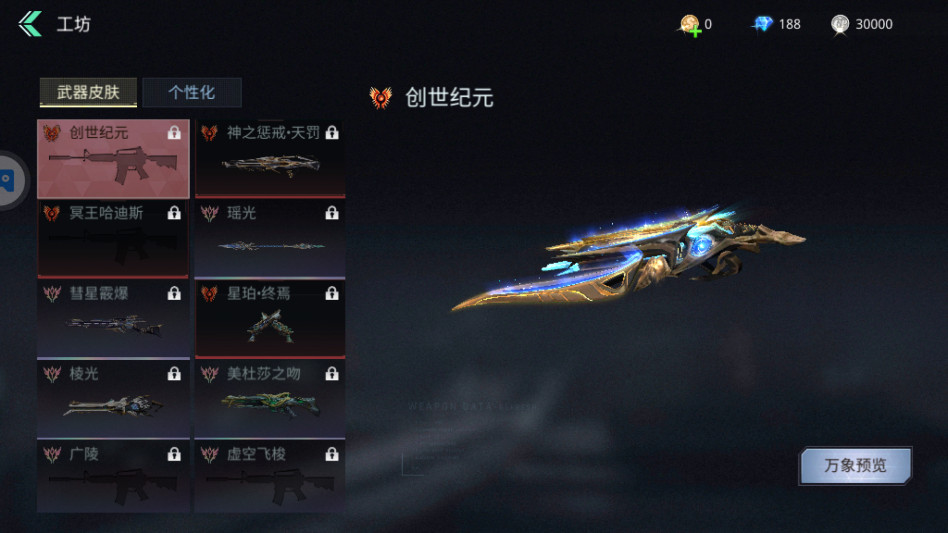Tap the silver coin currency icon
The width and height of the screenshot is (948, 533).
point(840,24)
